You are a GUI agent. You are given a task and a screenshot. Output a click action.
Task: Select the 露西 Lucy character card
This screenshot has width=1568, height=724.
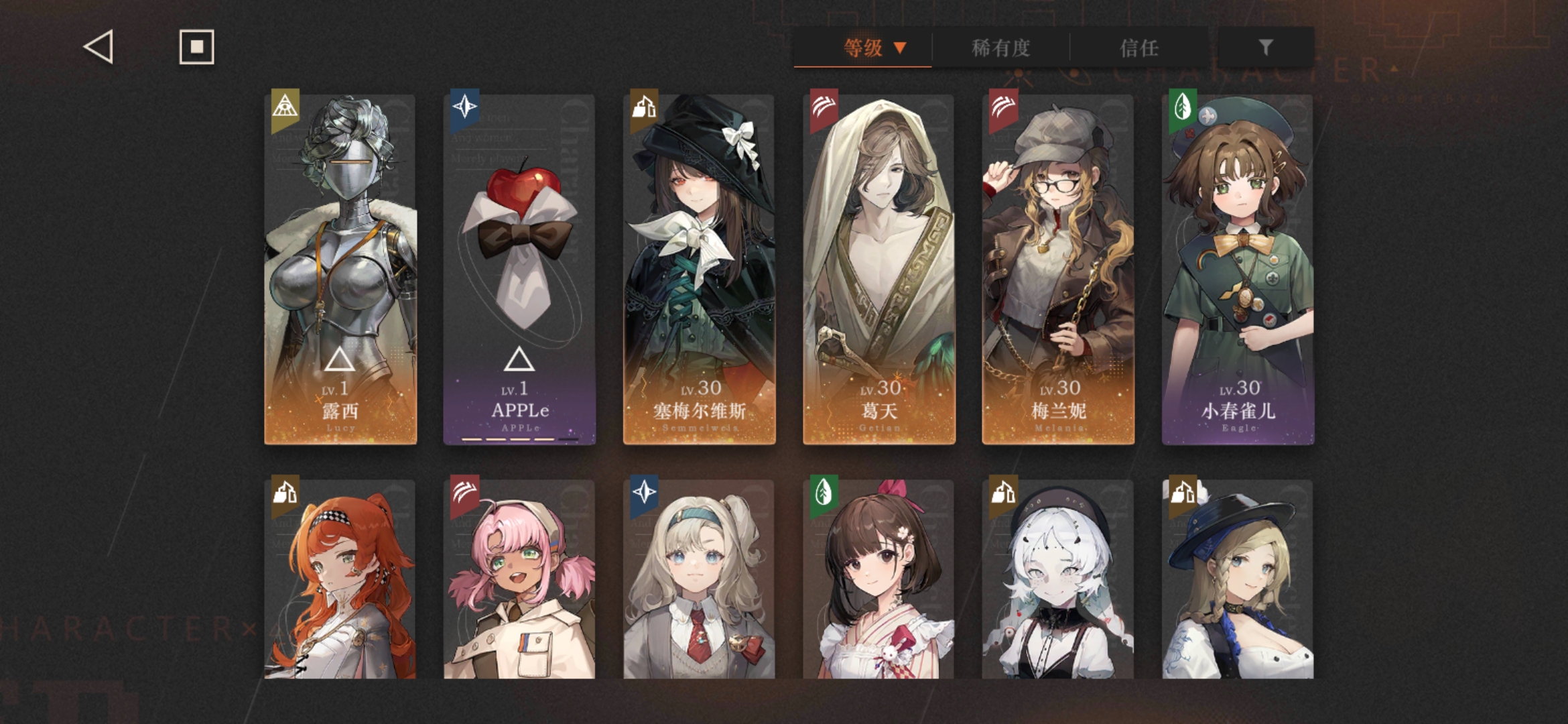pyautogui.click(x=340, y=269)
